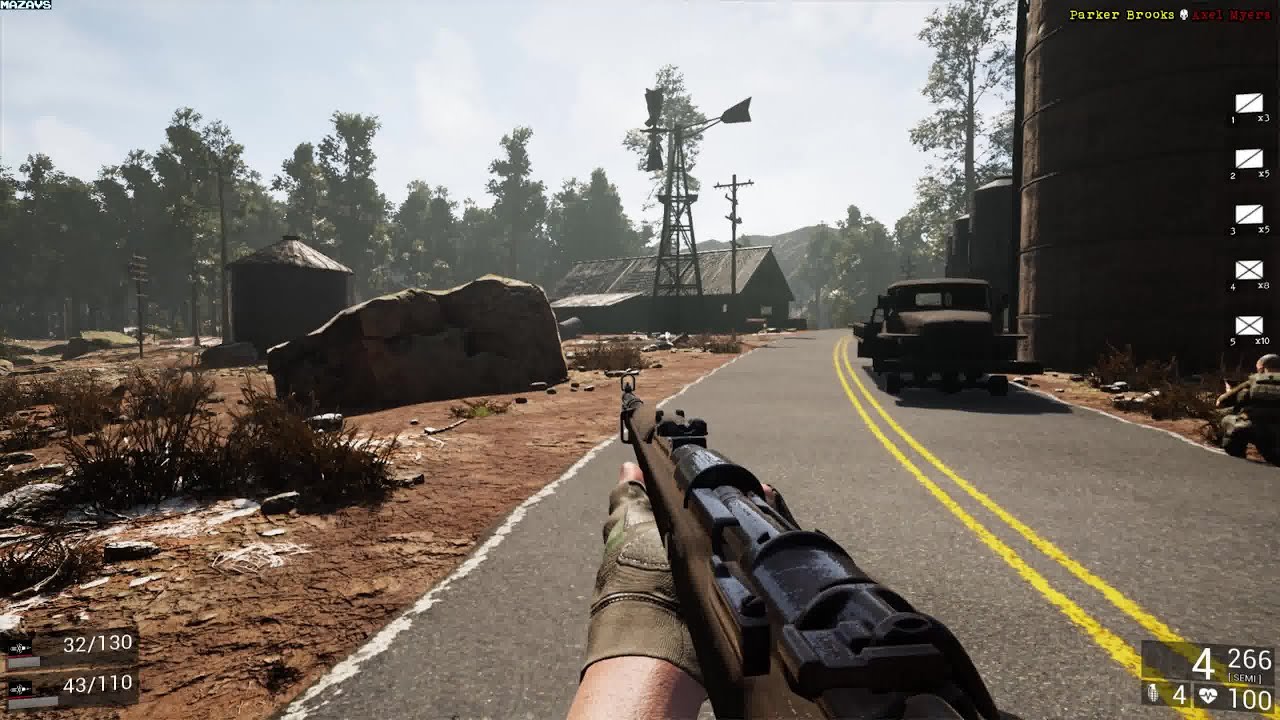Image resolution: width=1280 pixels, height=720 pixels.
Task: Pick squad 3 unit icon
Action: [1249, 214]
